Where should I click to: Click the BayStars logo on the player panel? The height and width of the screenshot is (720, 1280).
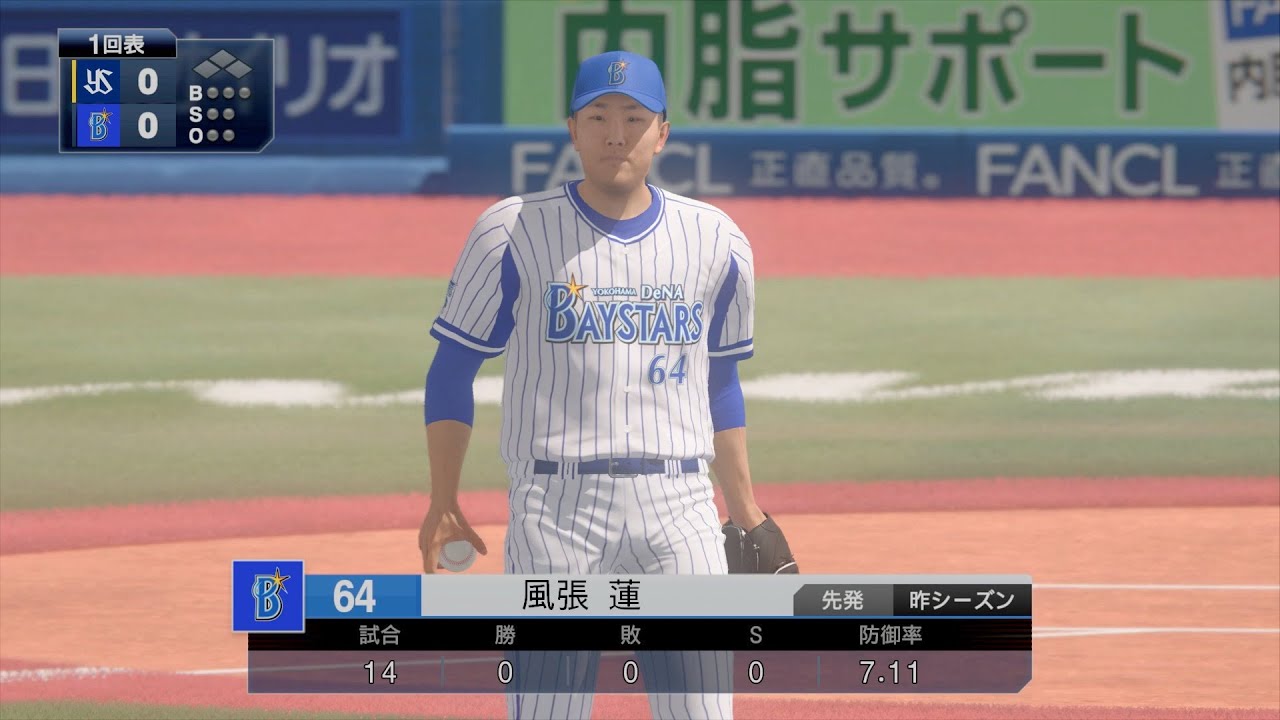[268, 596]
